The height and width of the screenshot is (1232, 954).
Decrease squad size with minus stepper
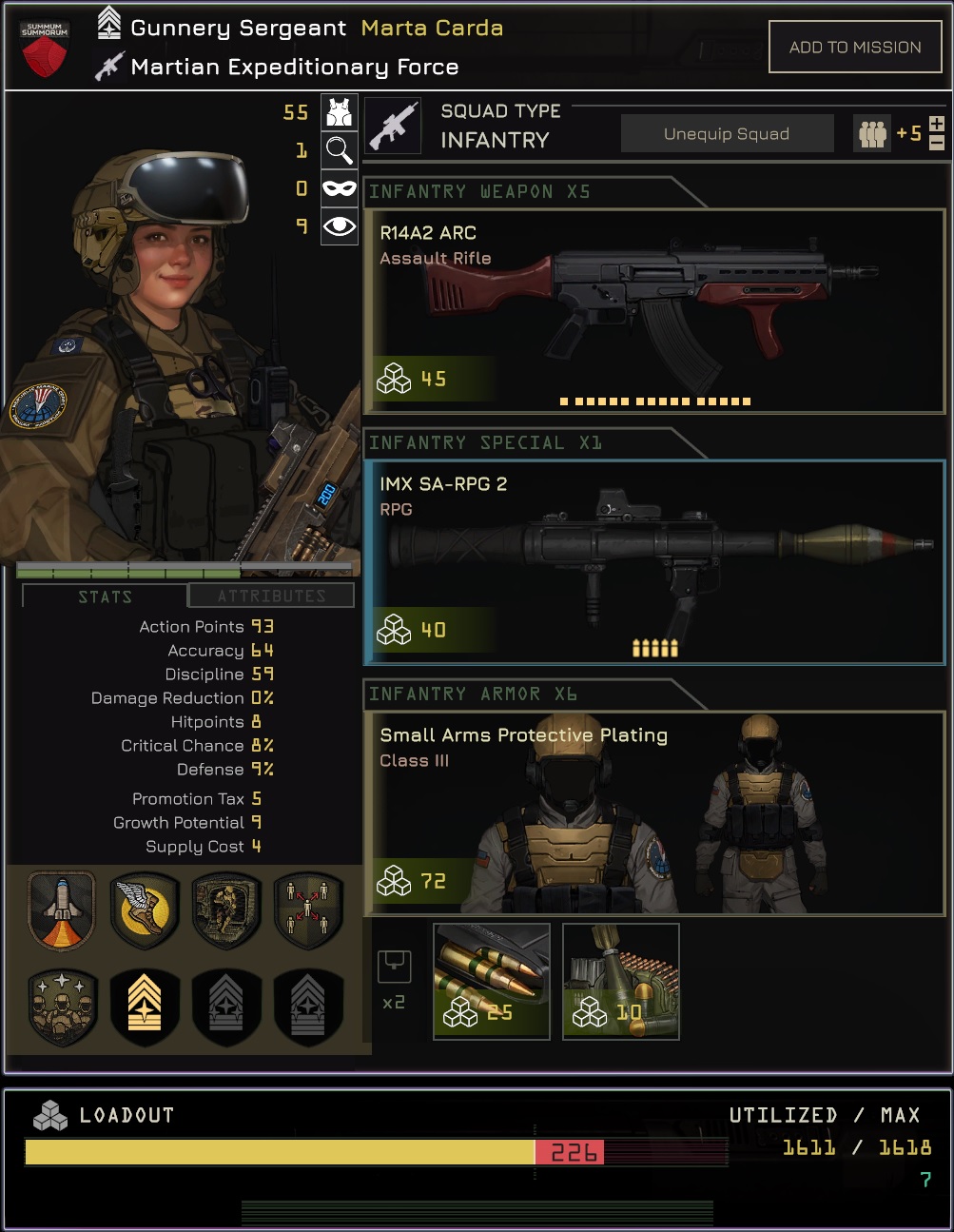(937, 143)
